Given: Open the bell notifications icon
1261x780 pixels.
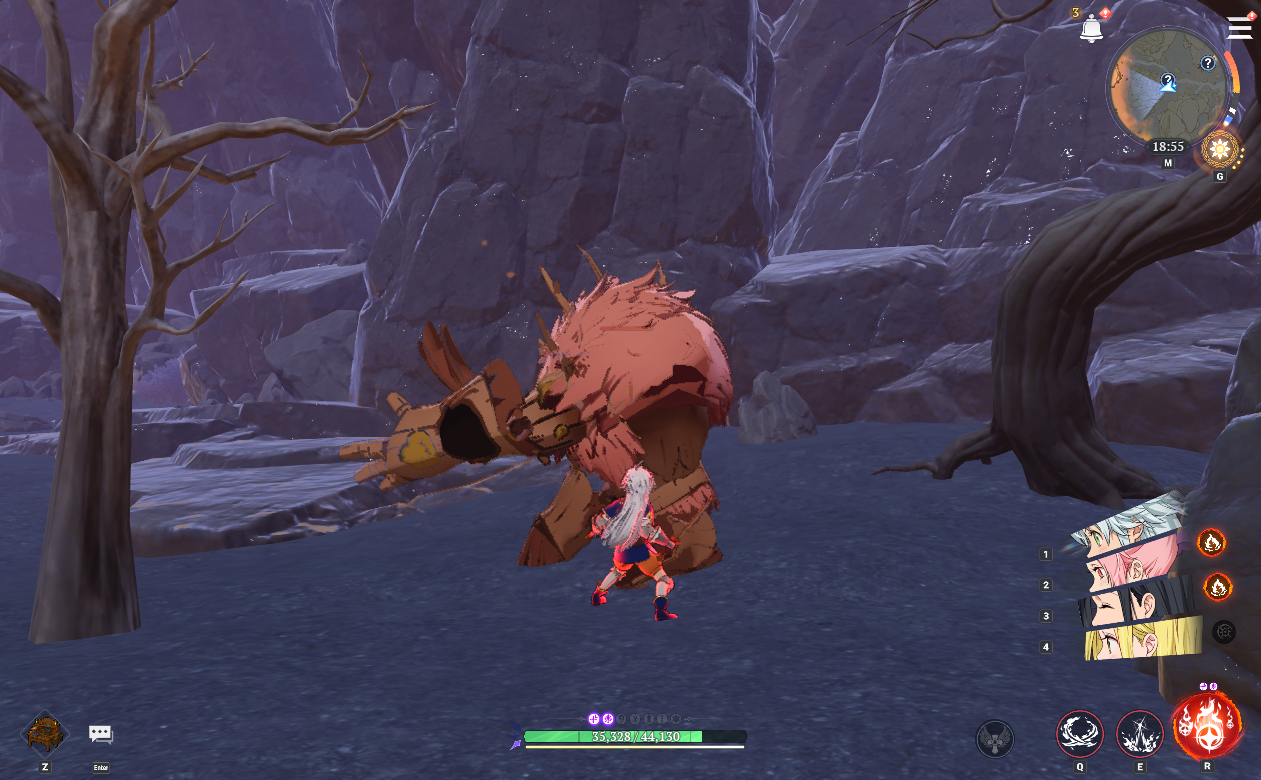Looking at the screenshot, I should (1091, 29).
